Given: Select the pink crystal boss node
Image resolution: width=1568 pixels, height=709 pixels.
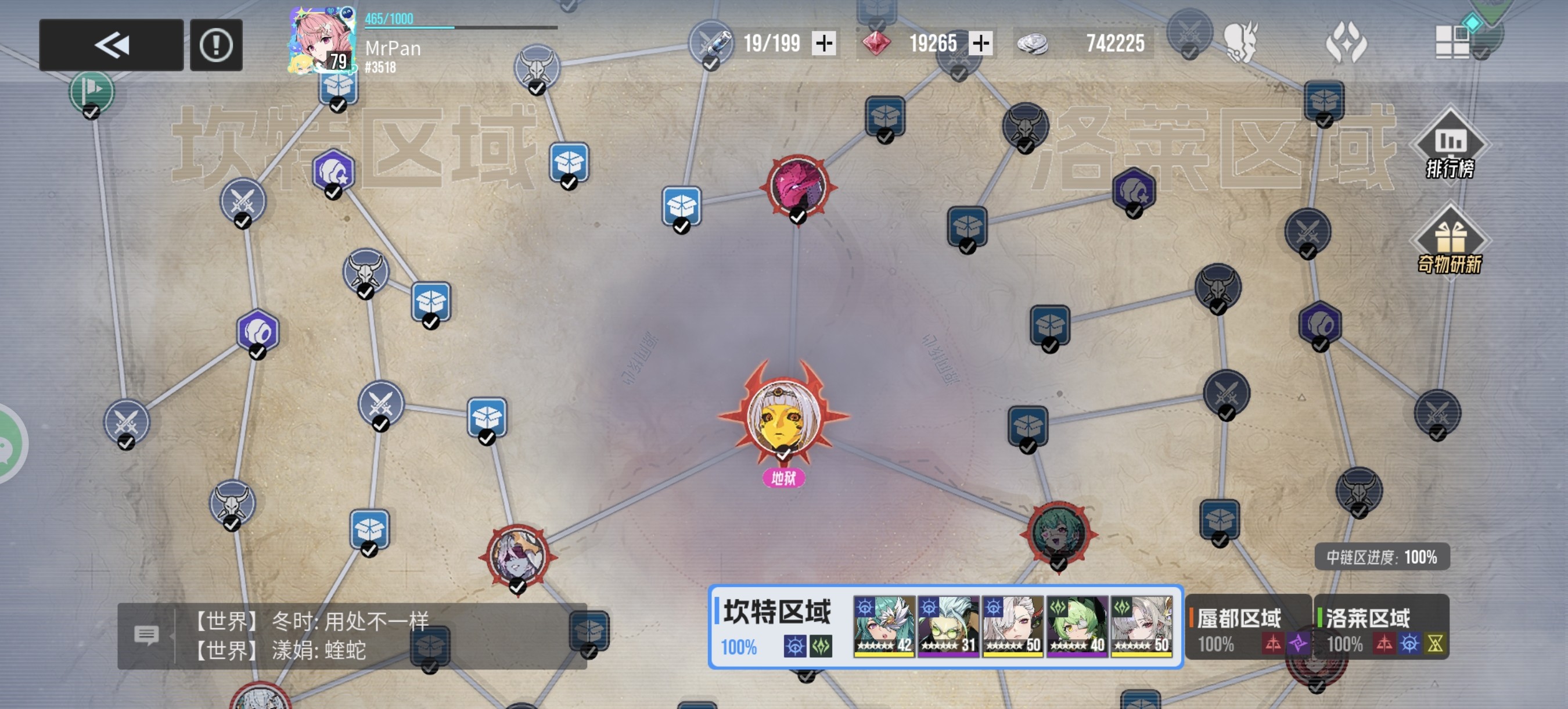Looking at the screenshot, I should coord(797,187).
